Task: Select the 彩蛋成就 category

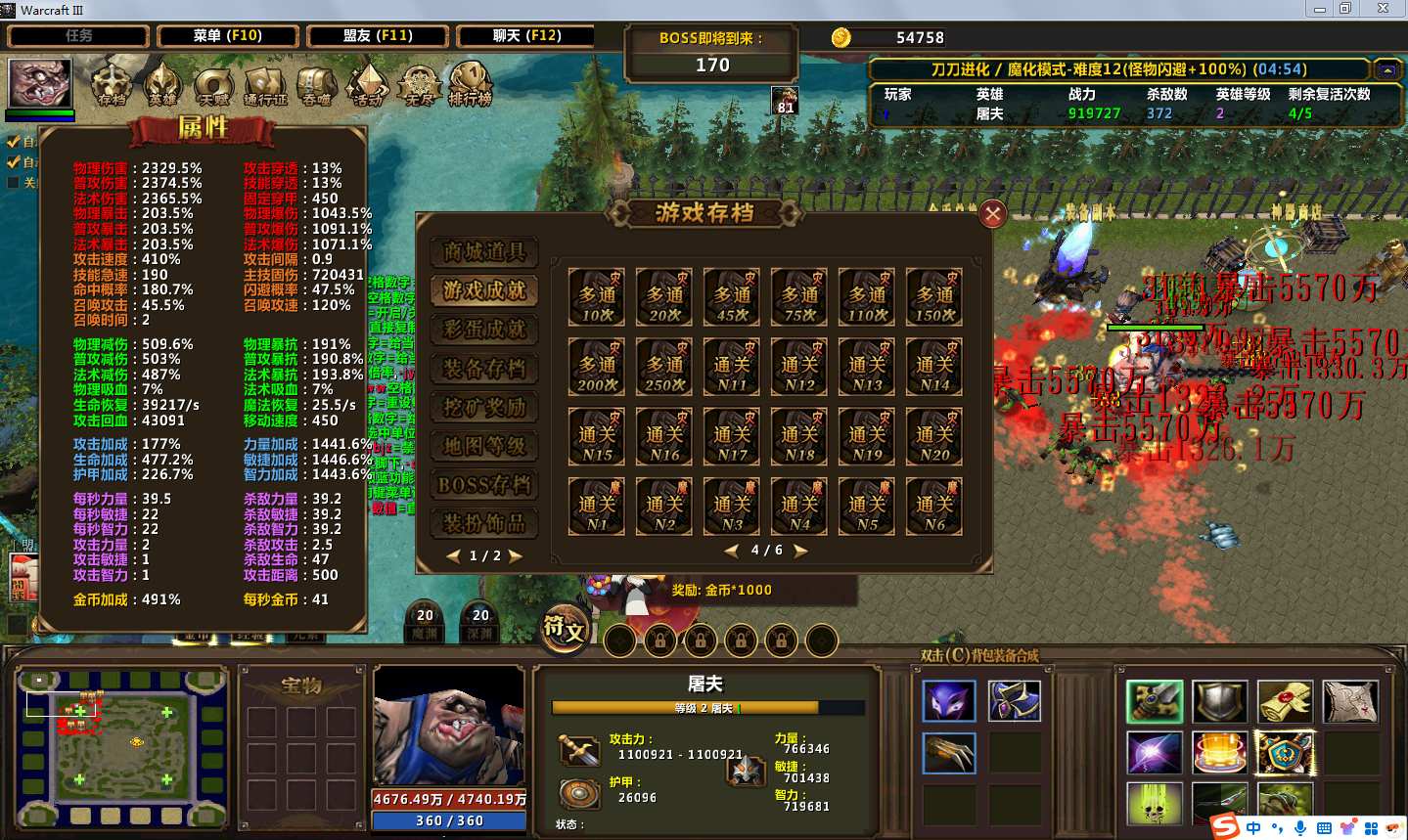Action: [484, 330]
